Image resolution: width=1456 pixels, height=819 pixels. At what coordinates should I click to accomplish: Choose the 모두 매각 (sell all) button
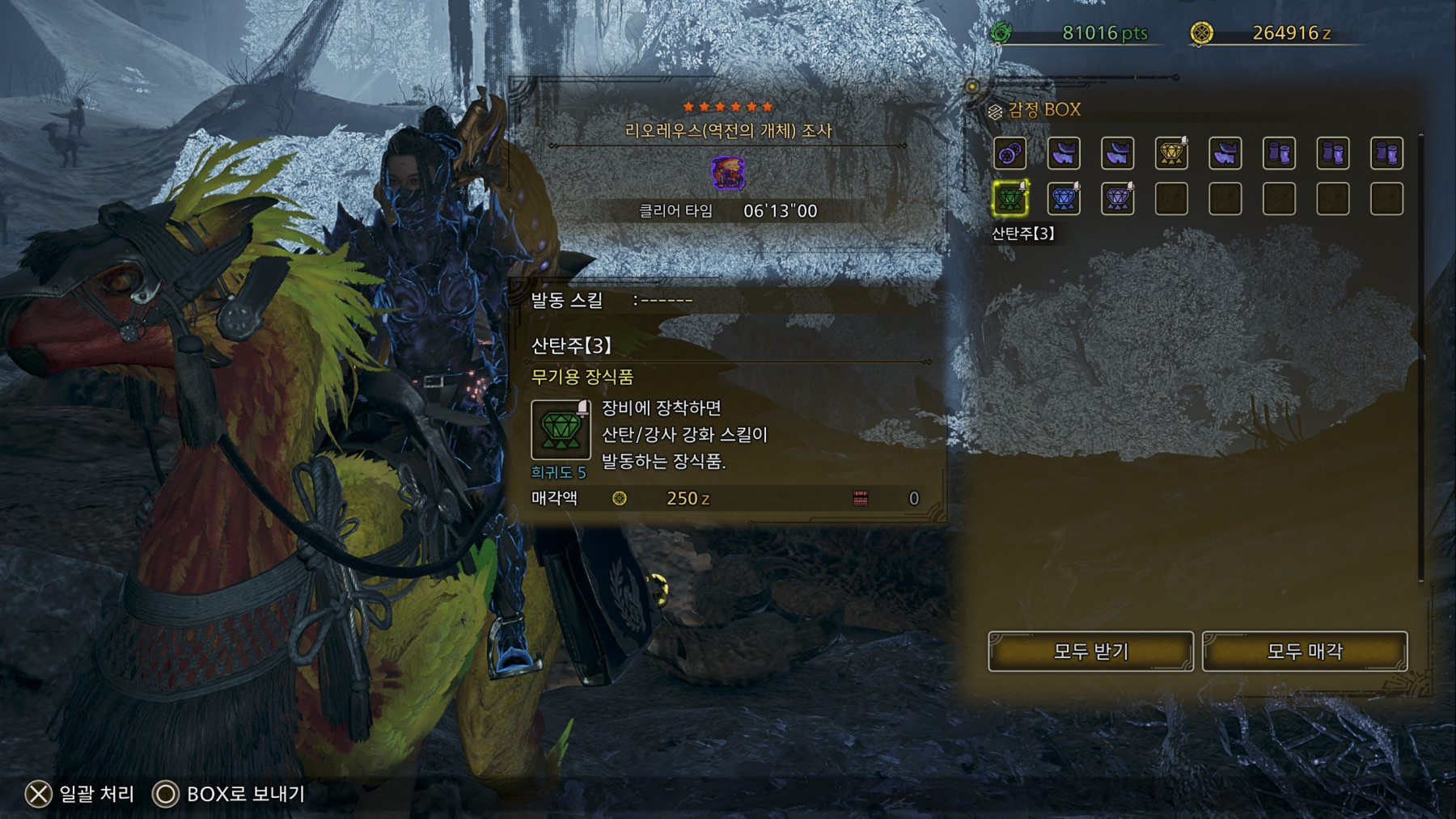(x=1304, y=651)
